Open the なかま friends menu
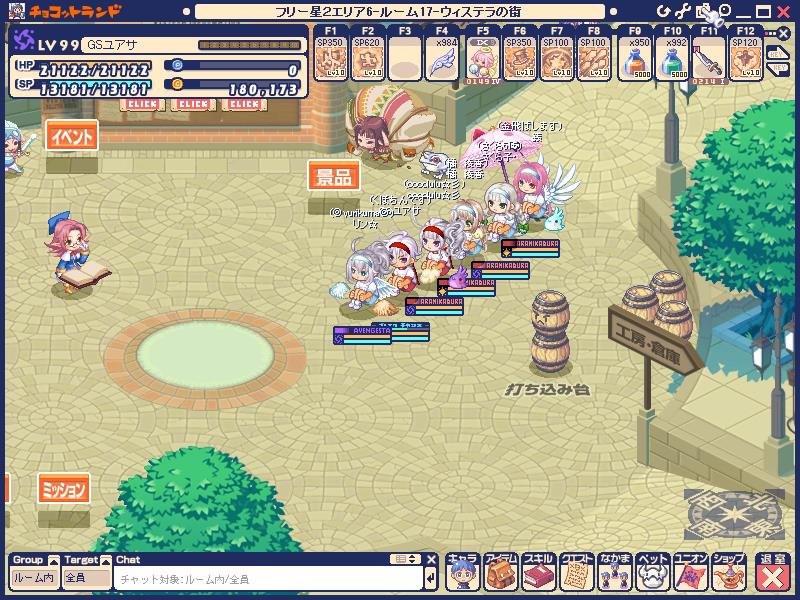 click(614, 572)
